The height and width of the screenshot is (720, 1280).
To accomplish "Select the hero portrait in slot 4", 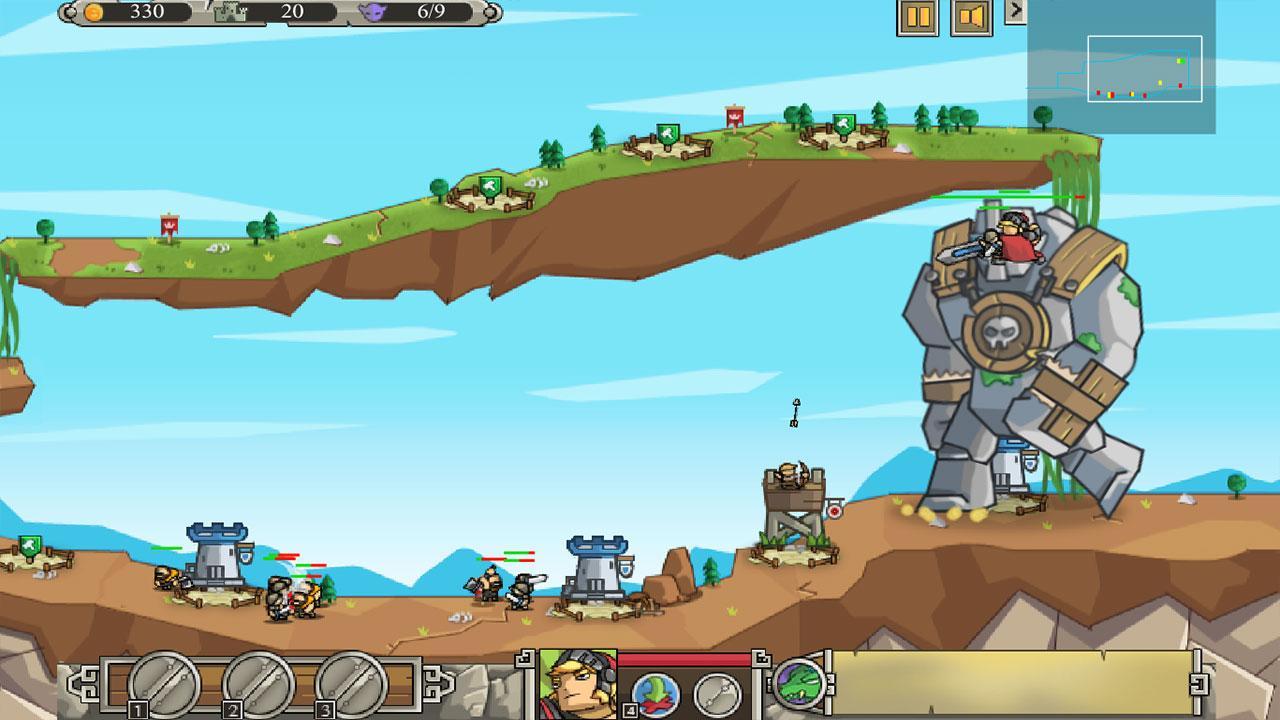I will point(576,684).
